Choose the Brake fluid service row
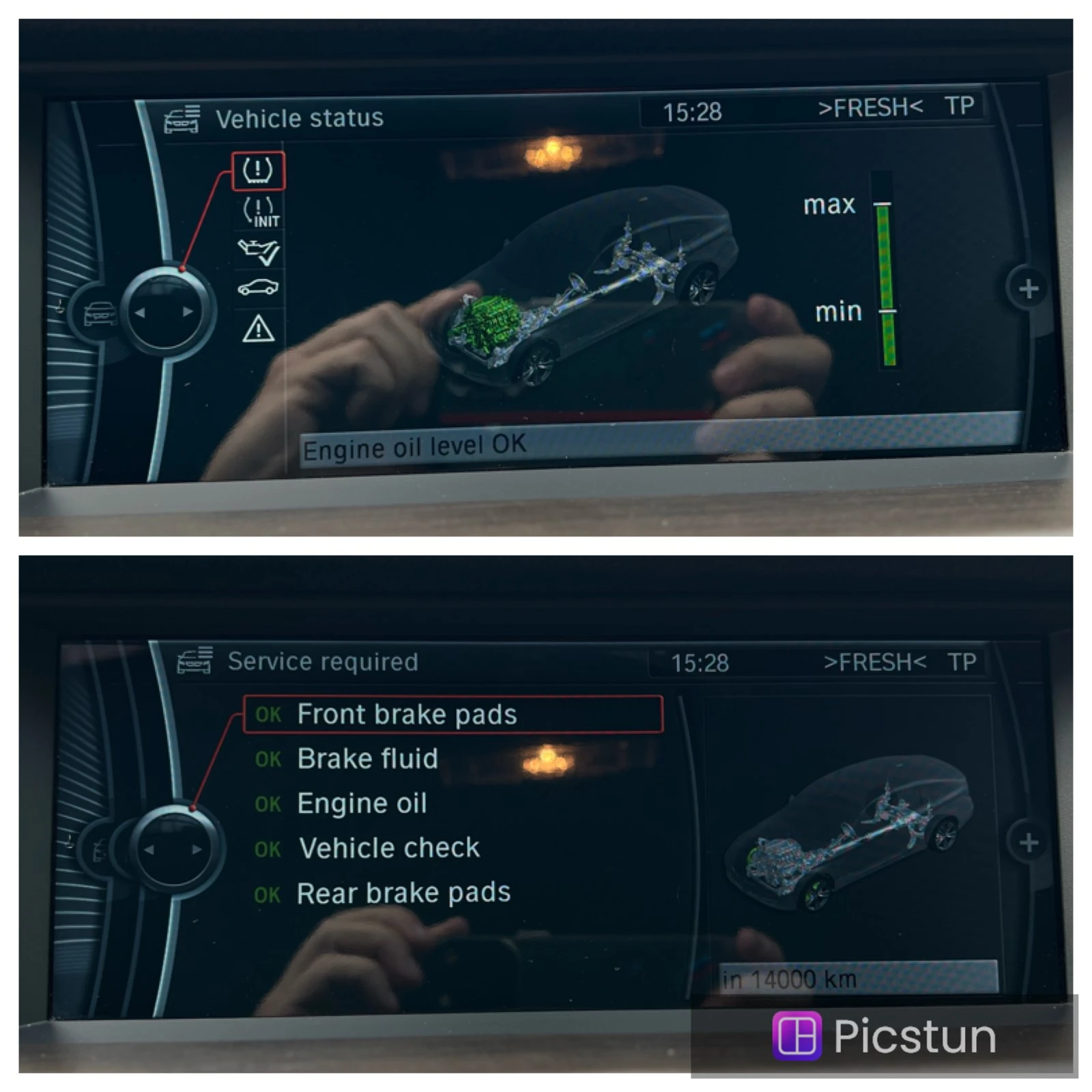 coord(367,759)
